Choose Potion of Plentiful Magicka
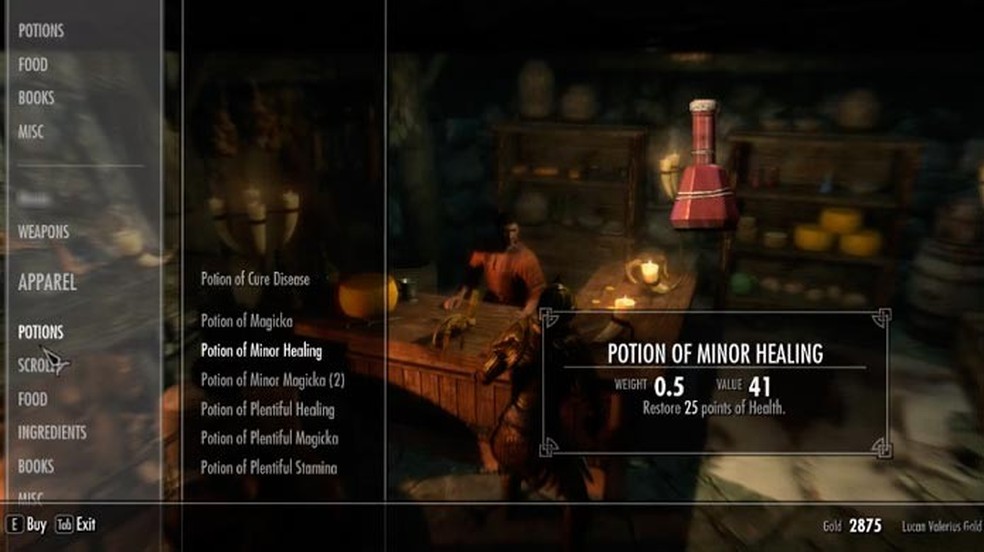 point(269,439)
